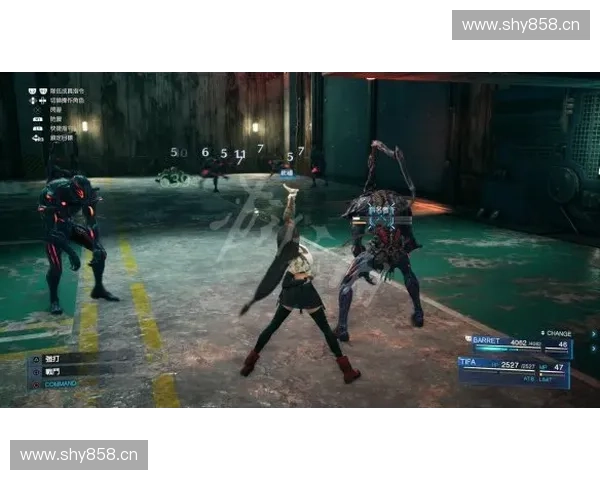The height and width of the screenshot is (480, 600).
Task: Open the COMMAND menu
Action: click(x=60, y=383)
